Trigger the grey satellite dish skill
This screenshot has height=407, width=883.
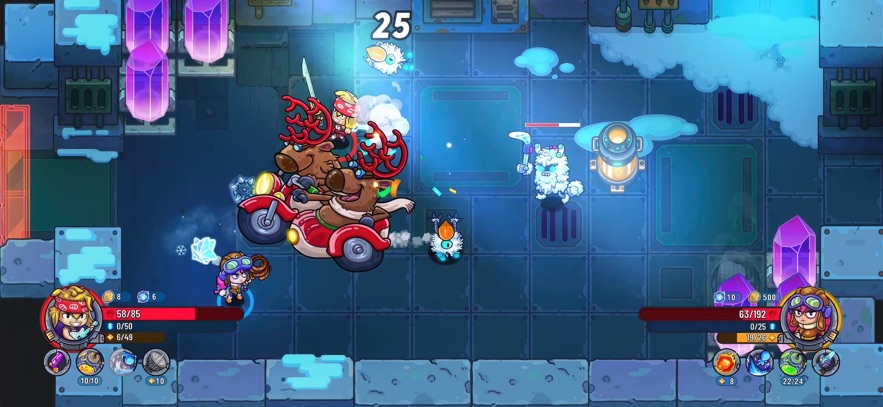point(155,361)
